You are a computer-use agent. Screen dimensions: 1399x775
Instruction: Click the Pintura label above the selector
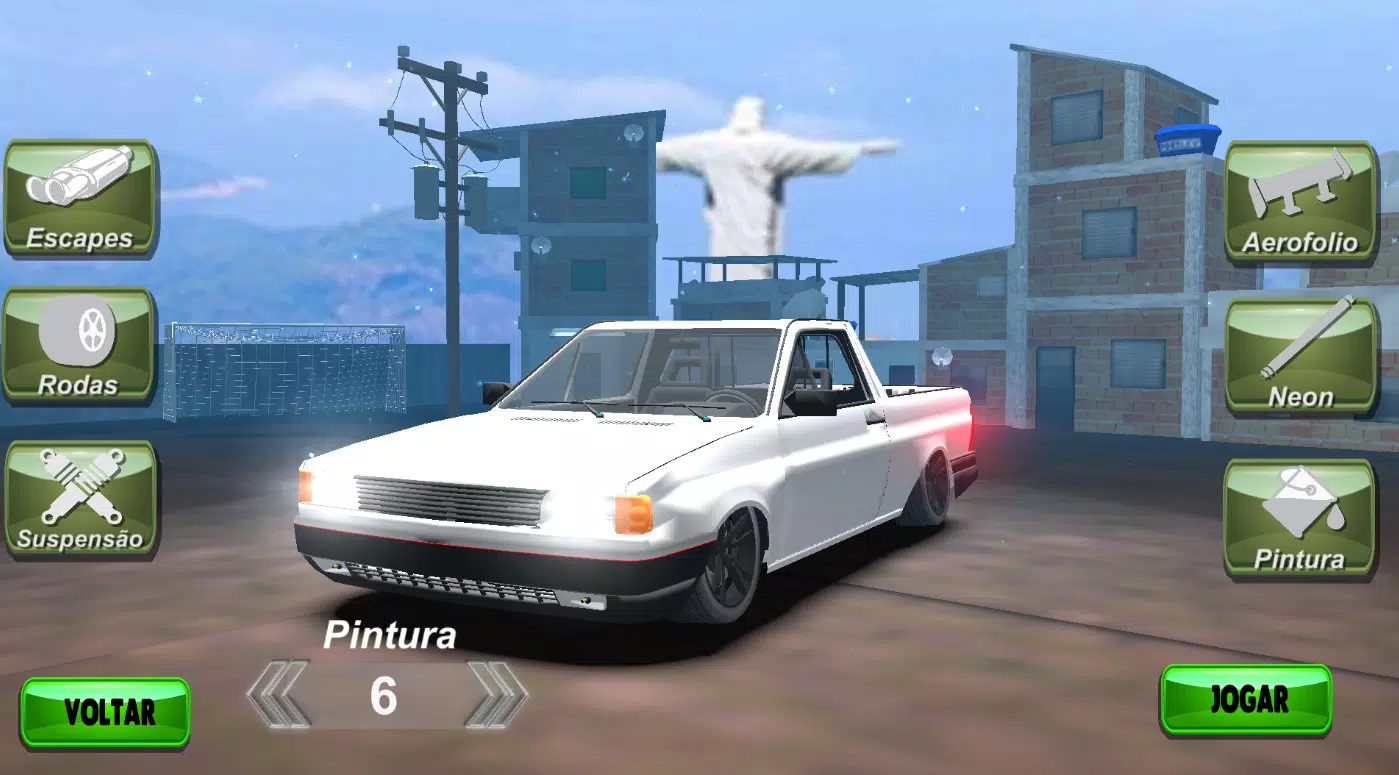[392, 634]
